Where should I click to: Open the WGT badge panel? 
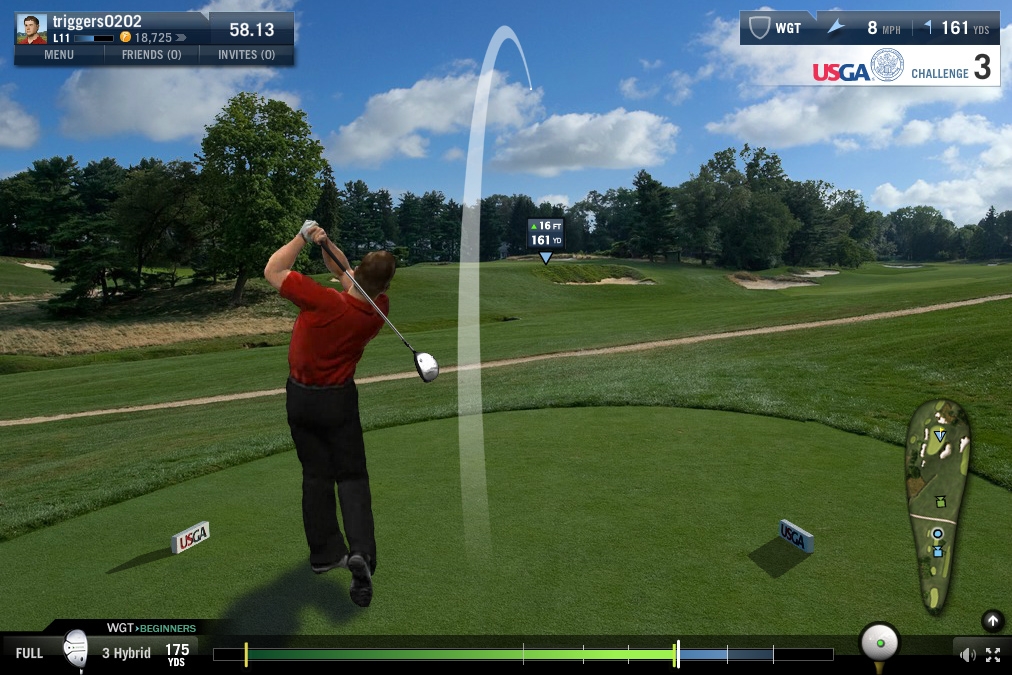click(x=777, y=28)
